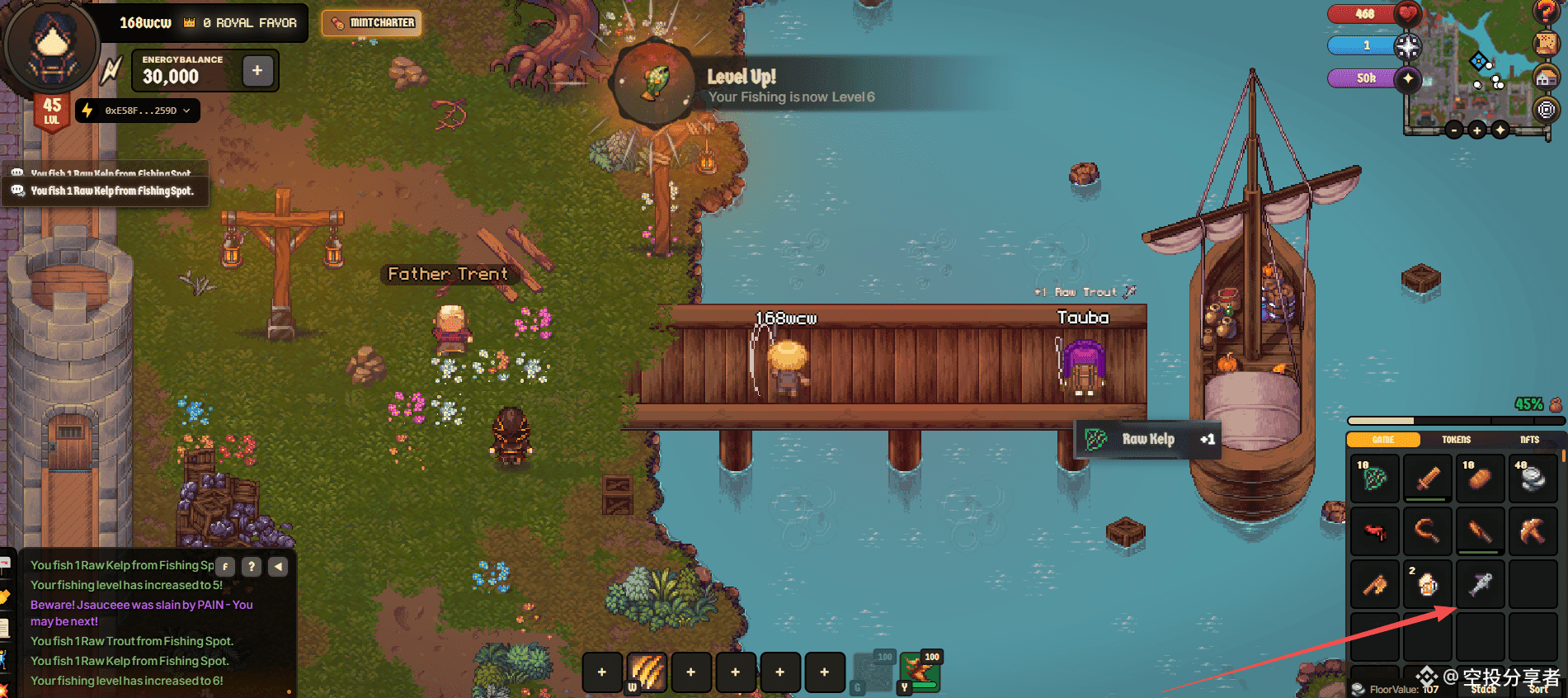Open the help question mark icon
This screenshot has width=1568, height=698.
1546,11
